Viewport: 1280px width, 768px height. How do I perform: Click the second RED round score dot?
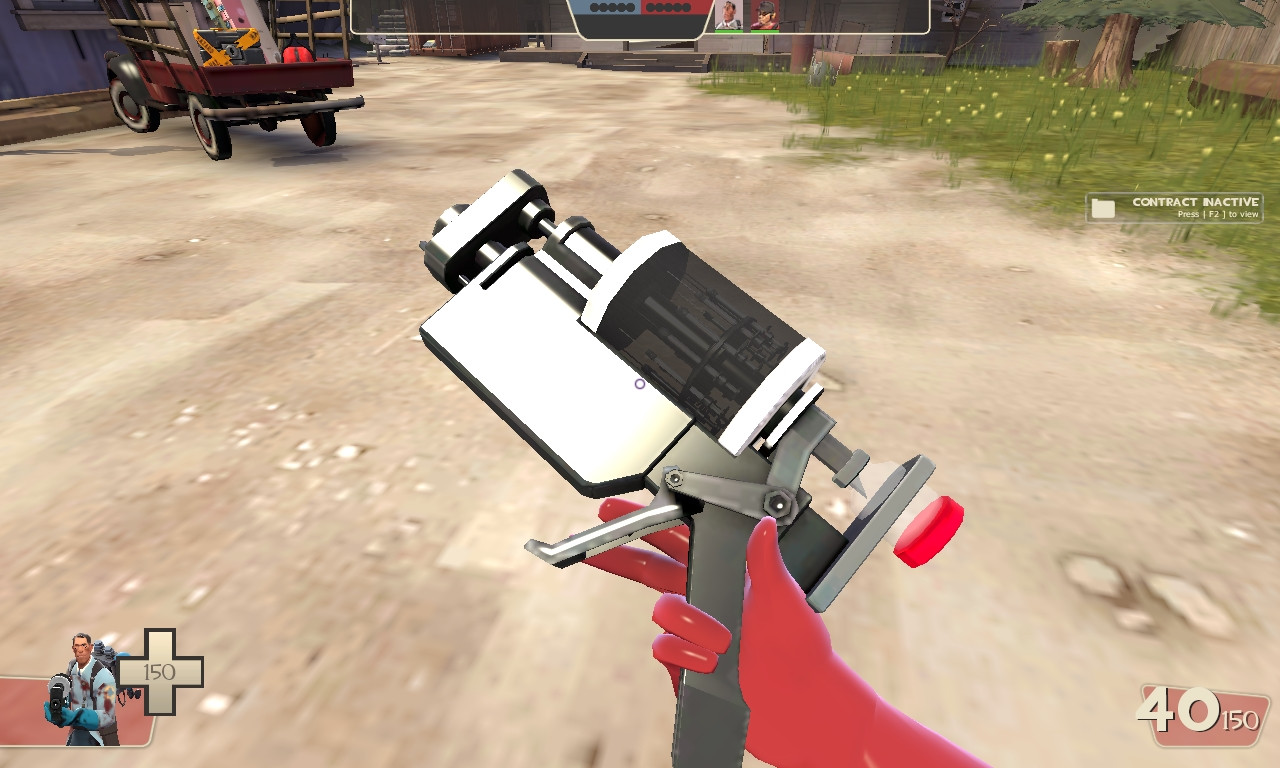659,8
